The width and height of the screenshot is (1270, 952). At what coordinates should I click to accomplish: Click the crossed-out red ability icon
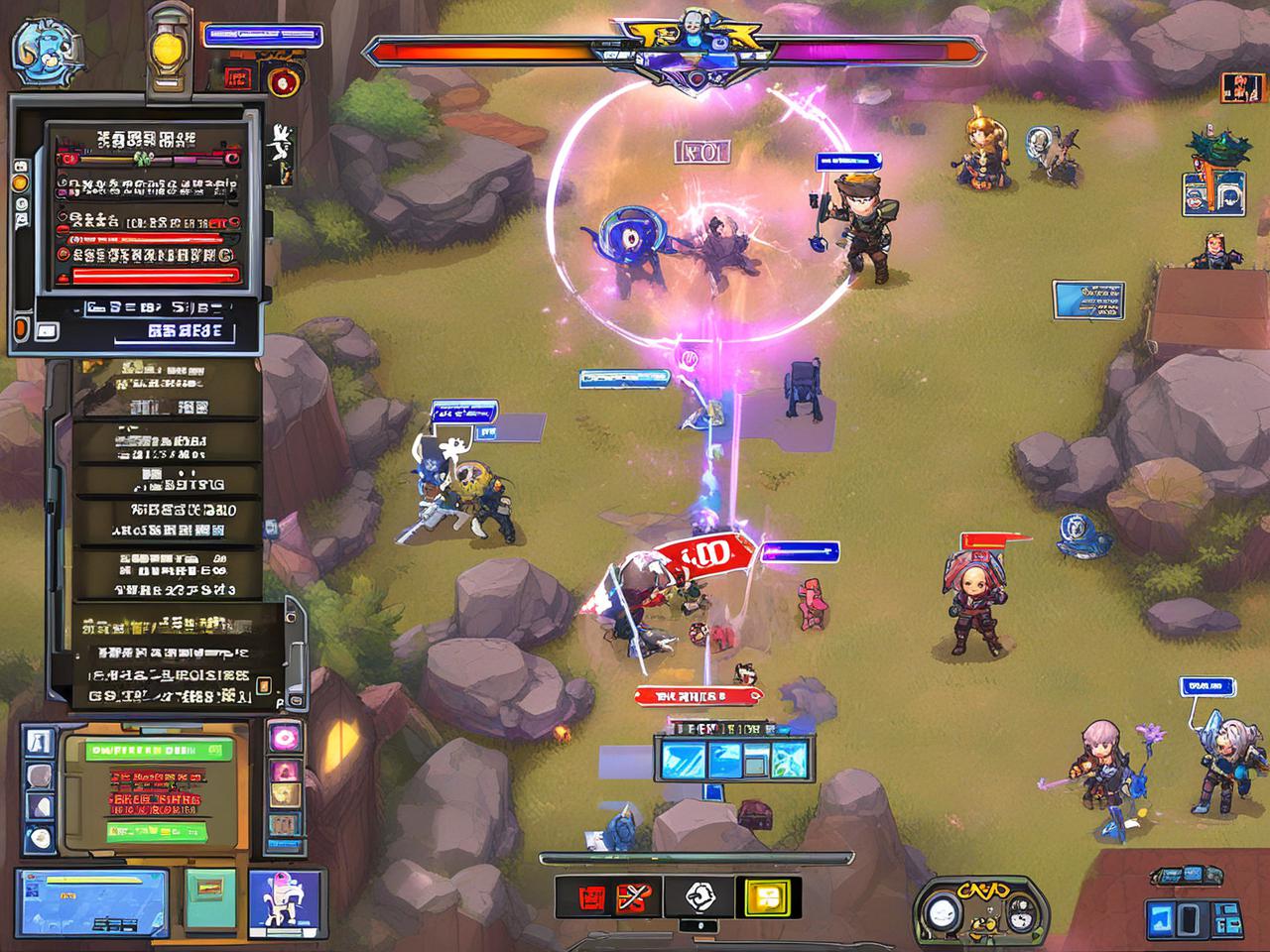[631, 897]
